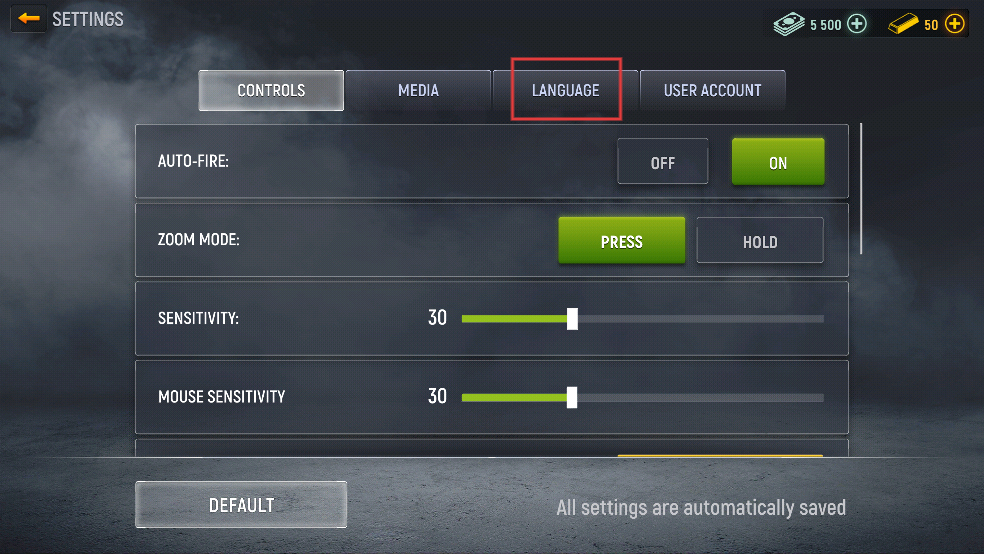
Task: Add more cash with the plus button
Action: [857, 24]
